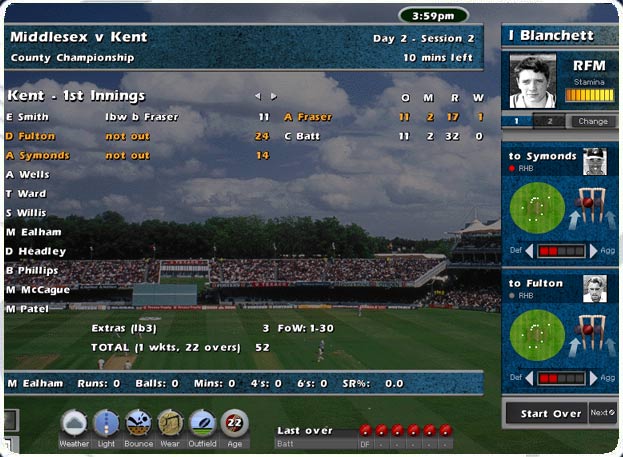Open the Weather condition icon
Image resolution: width=623 pixels, height=457 pixels.
point(74,424)
